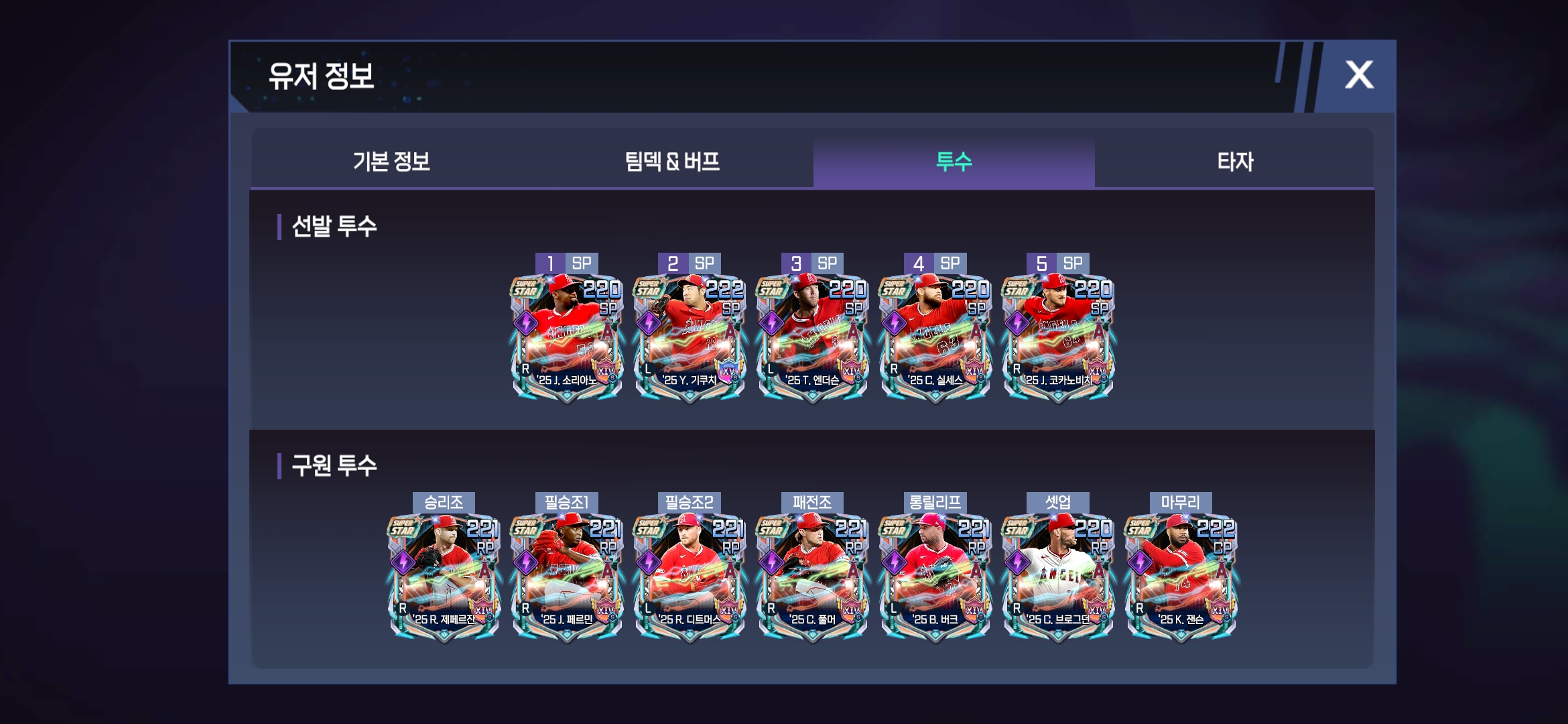Close the 유저 정보 window
This screenshot has width=1568, height=724.
[1358, 75]
